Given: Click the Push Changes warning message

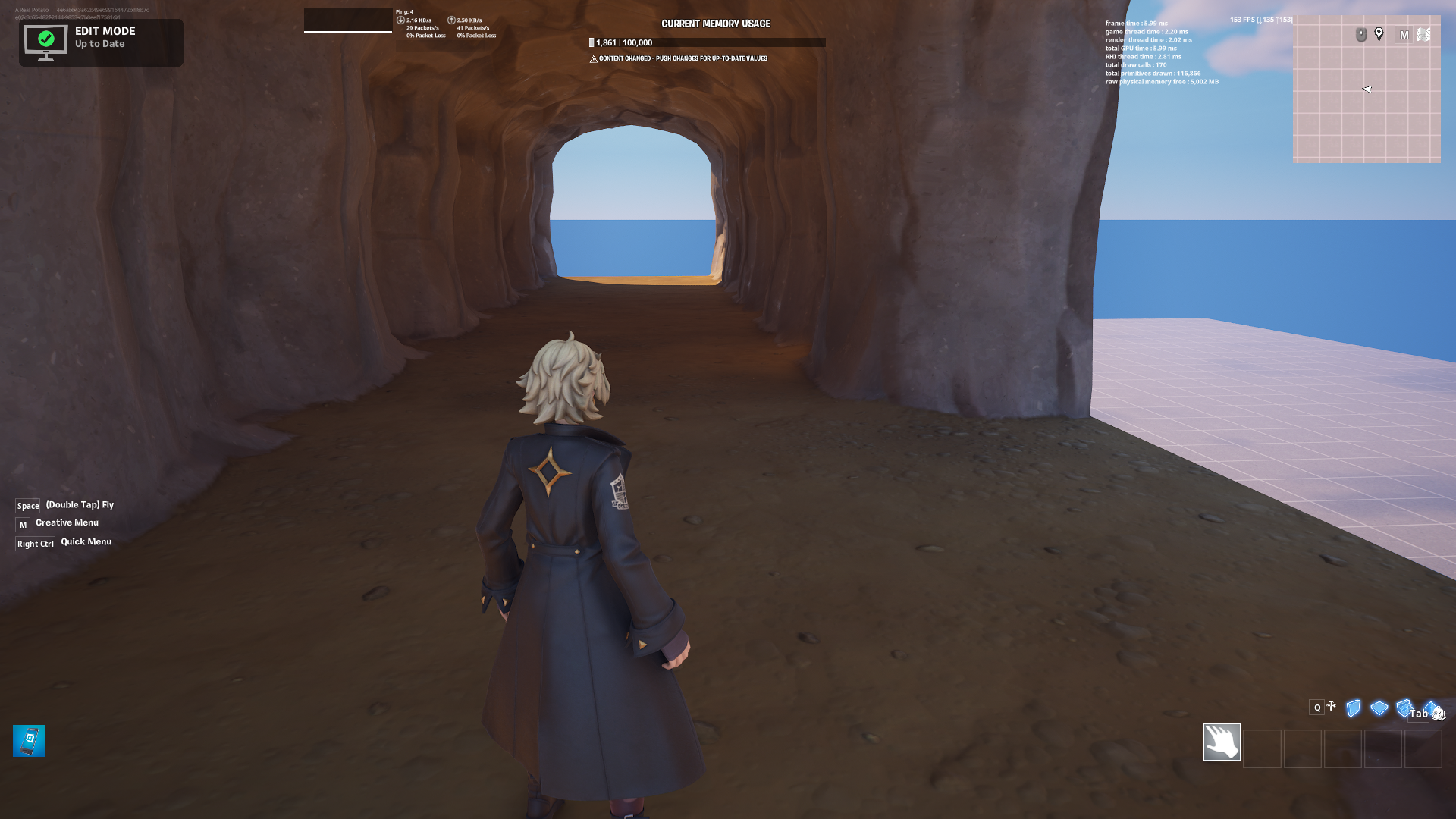Looking at the screenshot, I should point(679,58).
